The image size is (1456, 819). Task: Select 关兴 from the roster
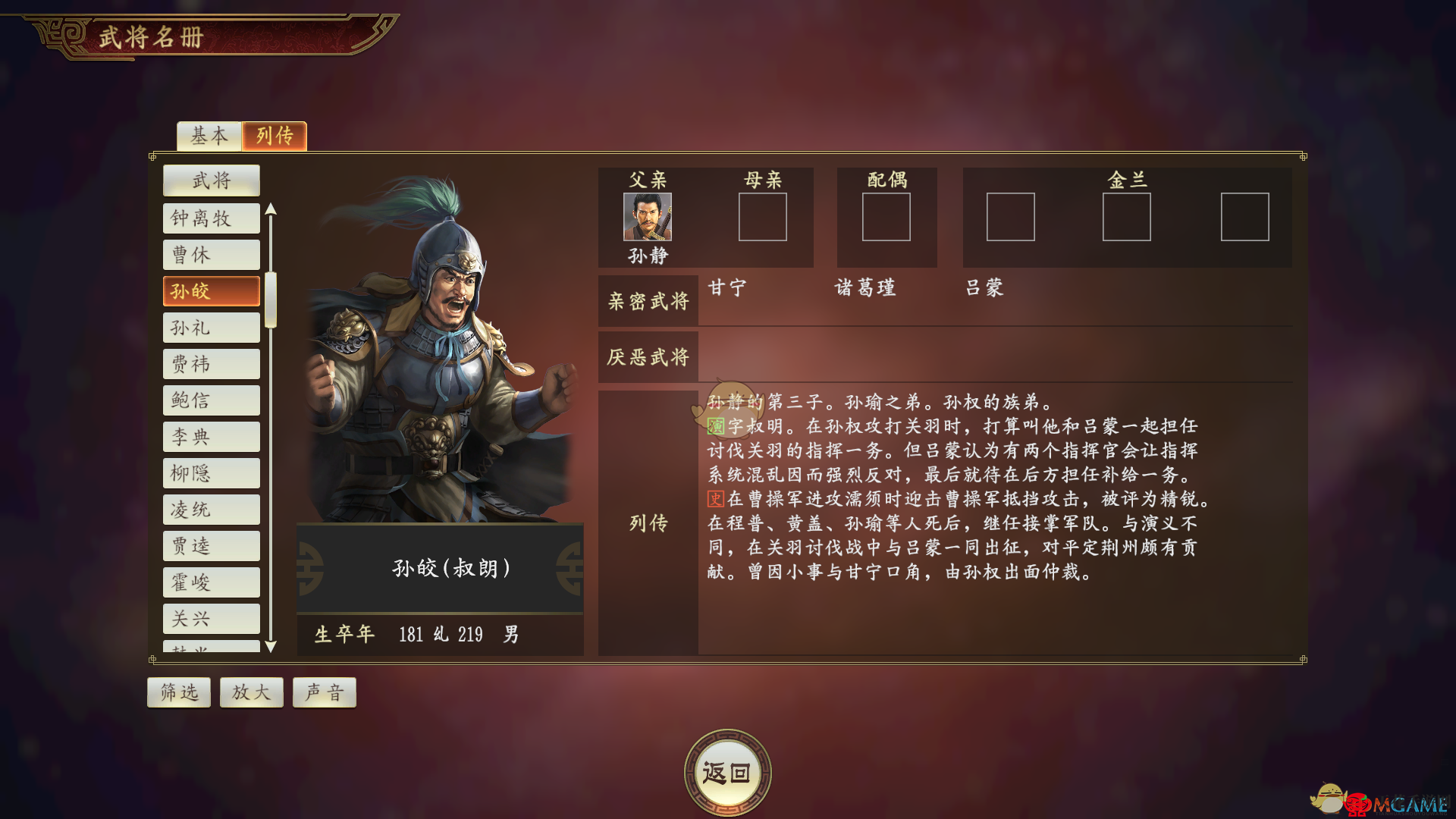[x=212, y=619]
